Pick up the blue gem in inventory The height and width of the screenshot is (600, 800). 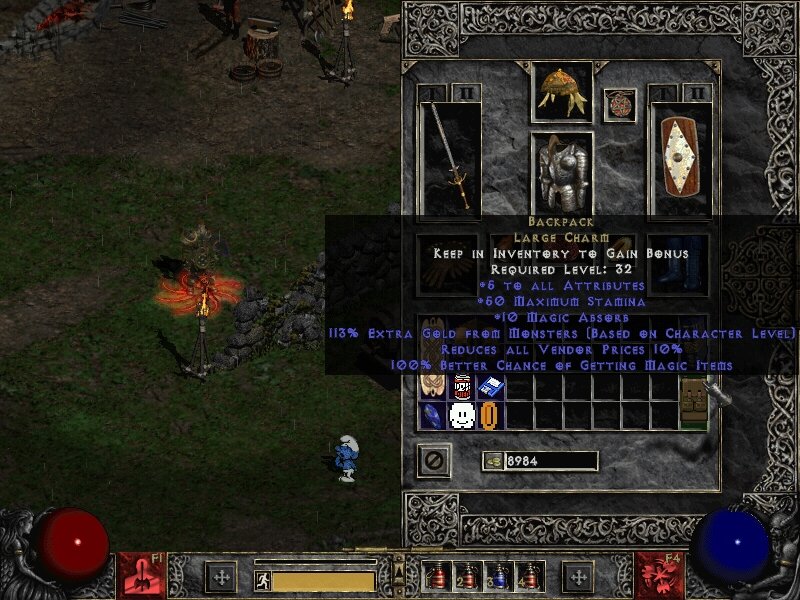click(x=432, y=415)
